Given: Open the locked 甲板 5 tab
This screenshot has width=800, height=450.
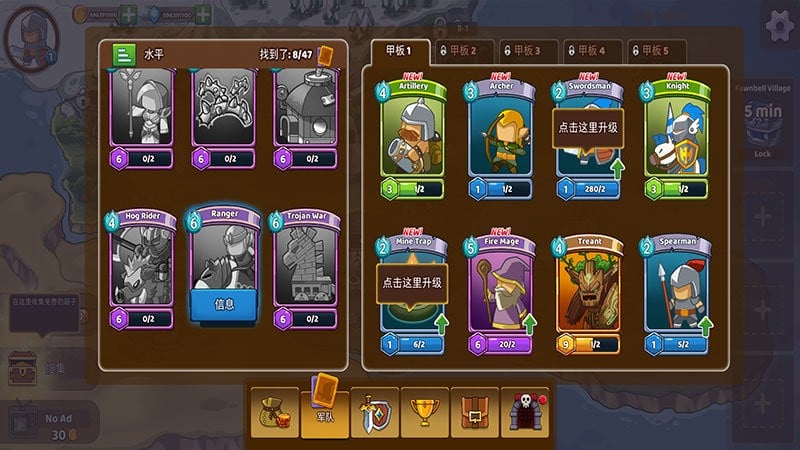Looking at the screenshot, I should tap(656, 50).
